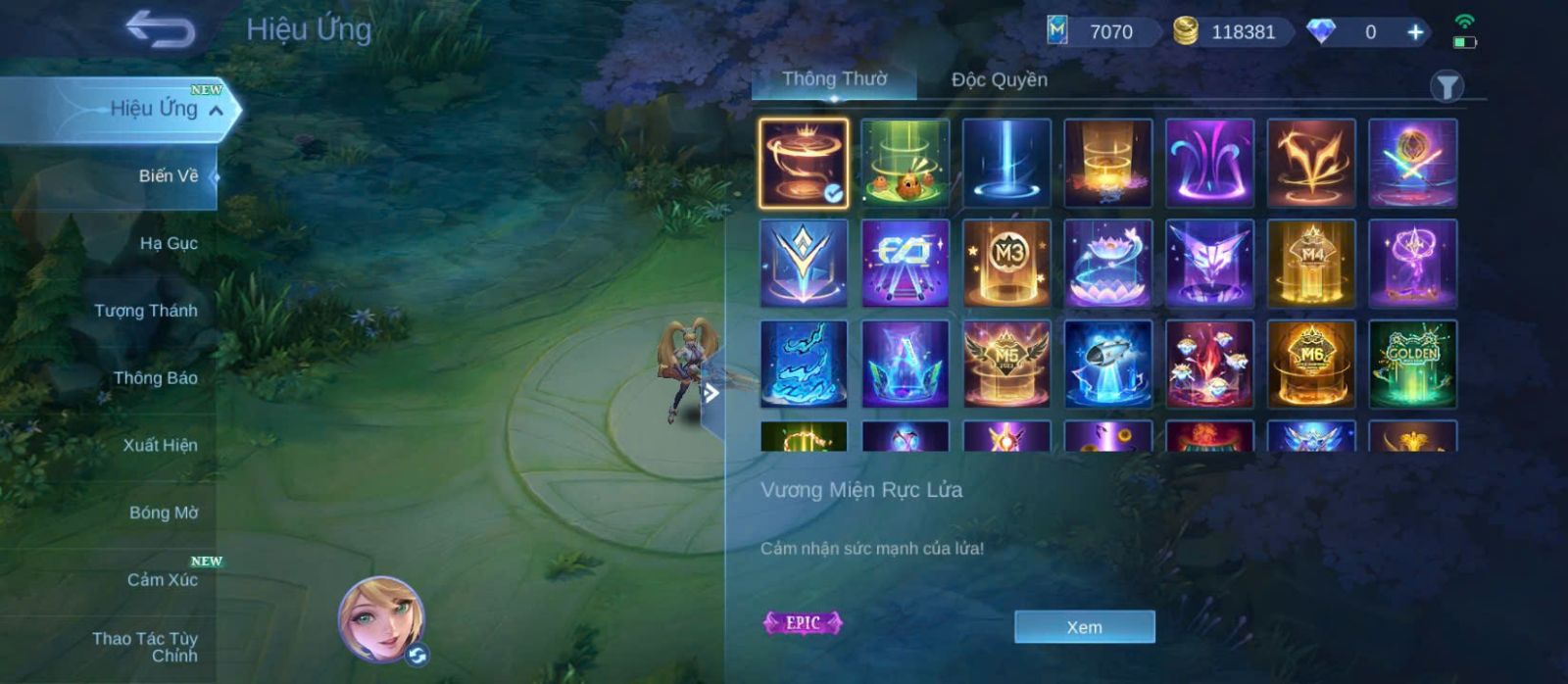Expand the preview panel arrow
Screen dimensions: 1568x684
point(711,394)
